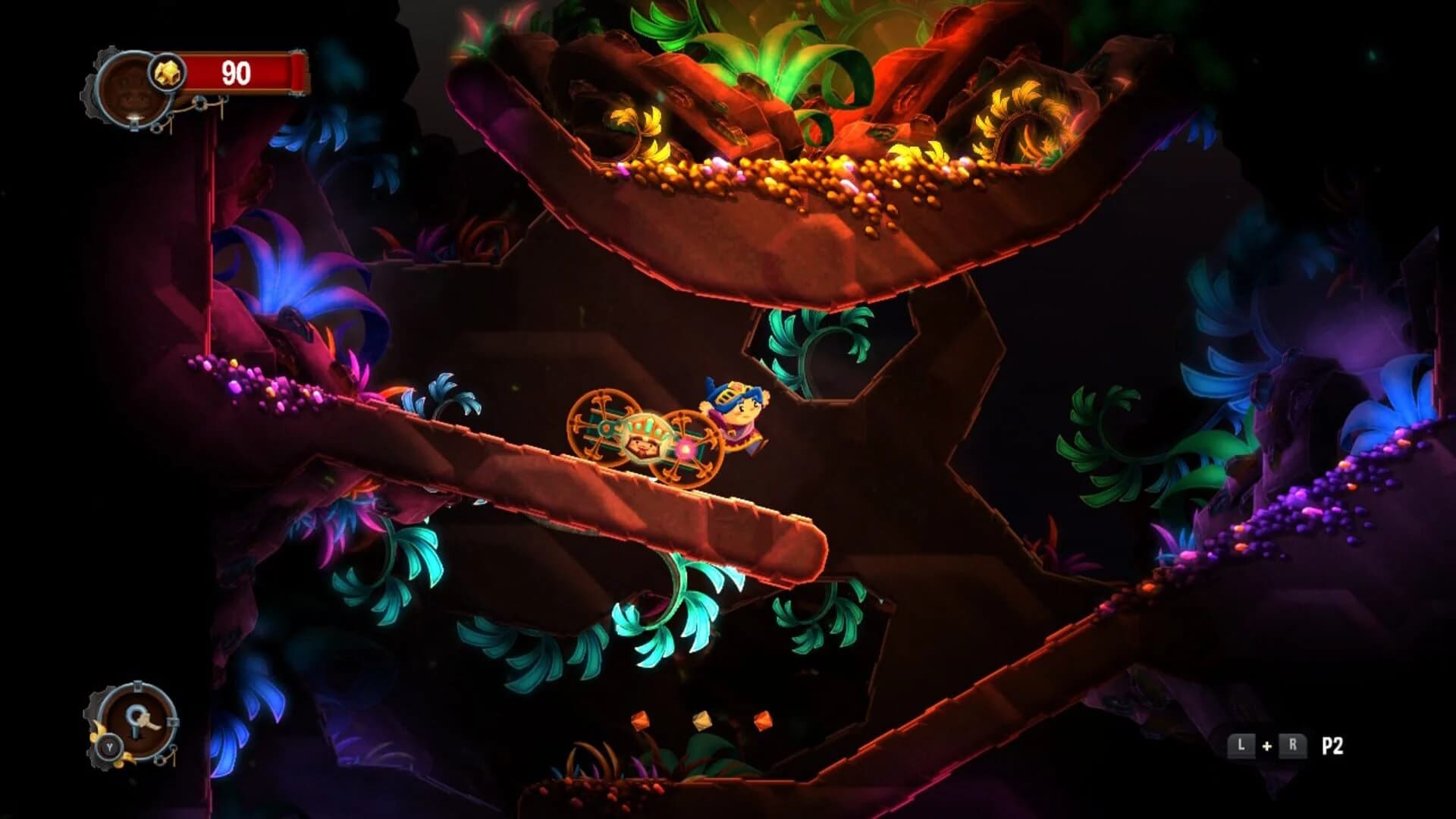Screen dimensions: 1456x819
Task: Click the 90 gold total readout
Action: pyautogui.click(x=236, y=73)
